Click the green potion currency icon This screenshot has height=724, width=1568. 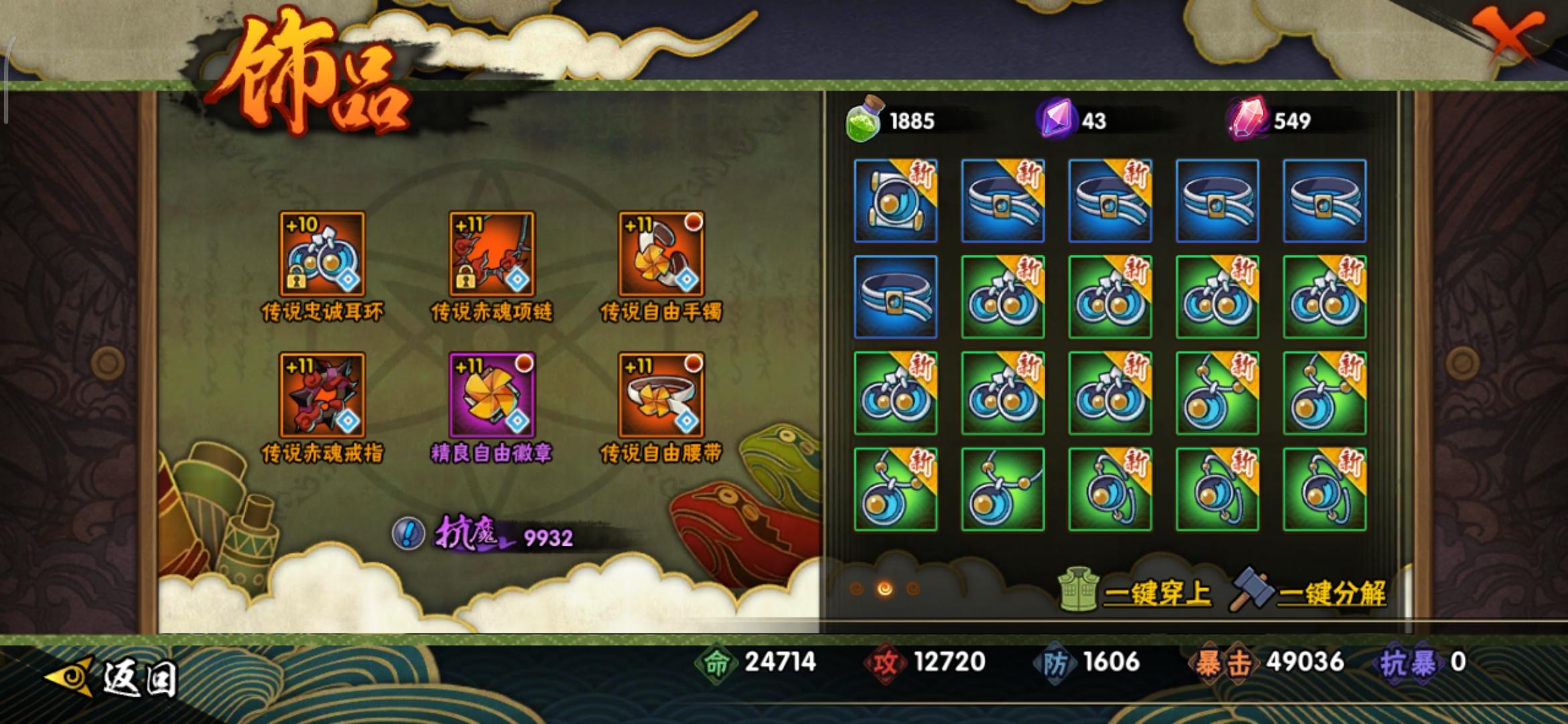[864, 121]
